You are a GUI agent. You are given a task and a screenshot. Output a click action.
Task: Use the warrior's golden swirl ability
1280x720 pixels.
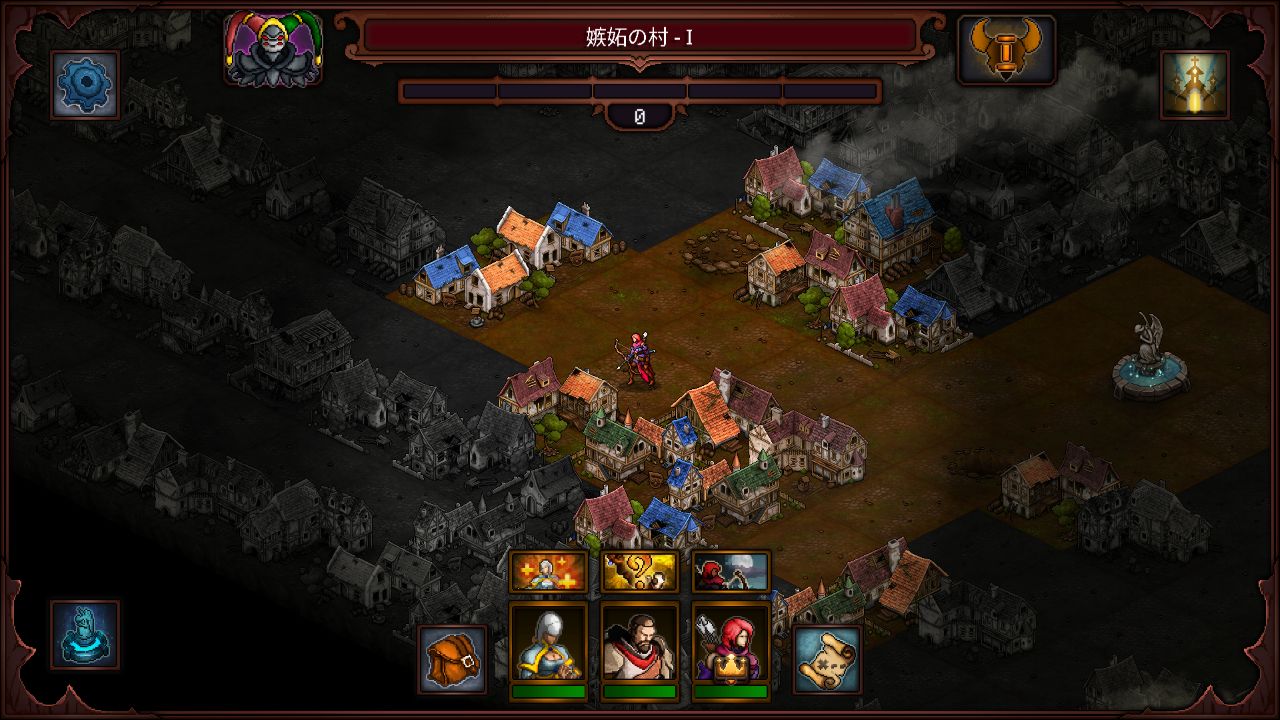point(640,571)
